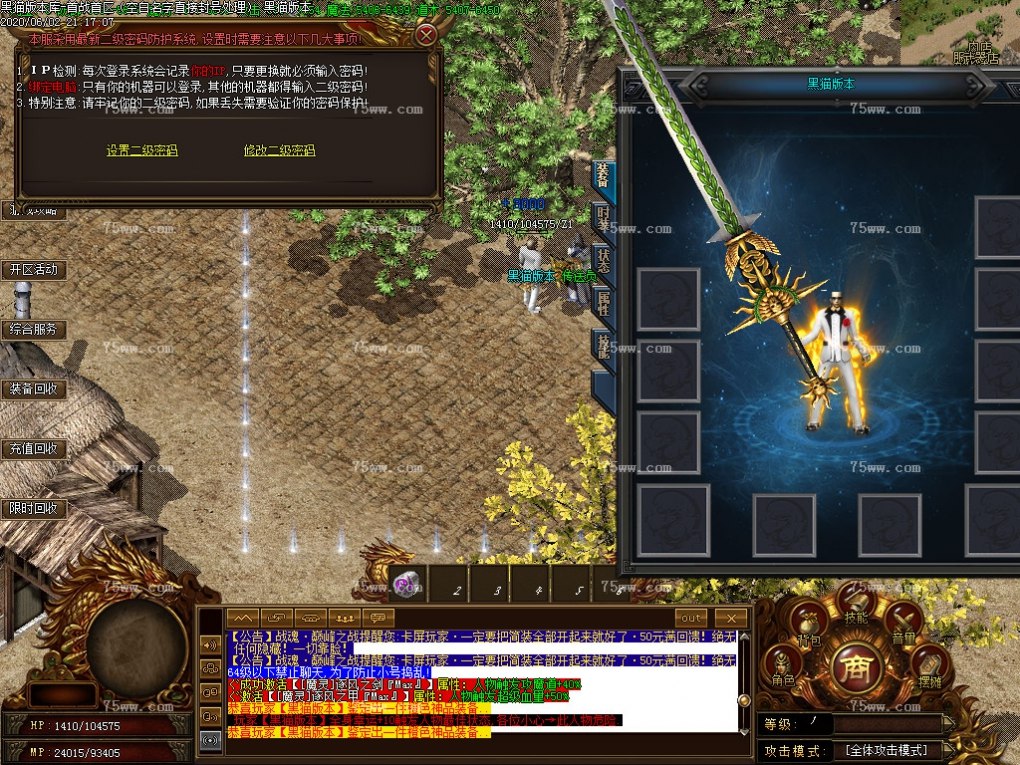Switch to the 状态 tab
1020x765 pixels.
[603, 262]
